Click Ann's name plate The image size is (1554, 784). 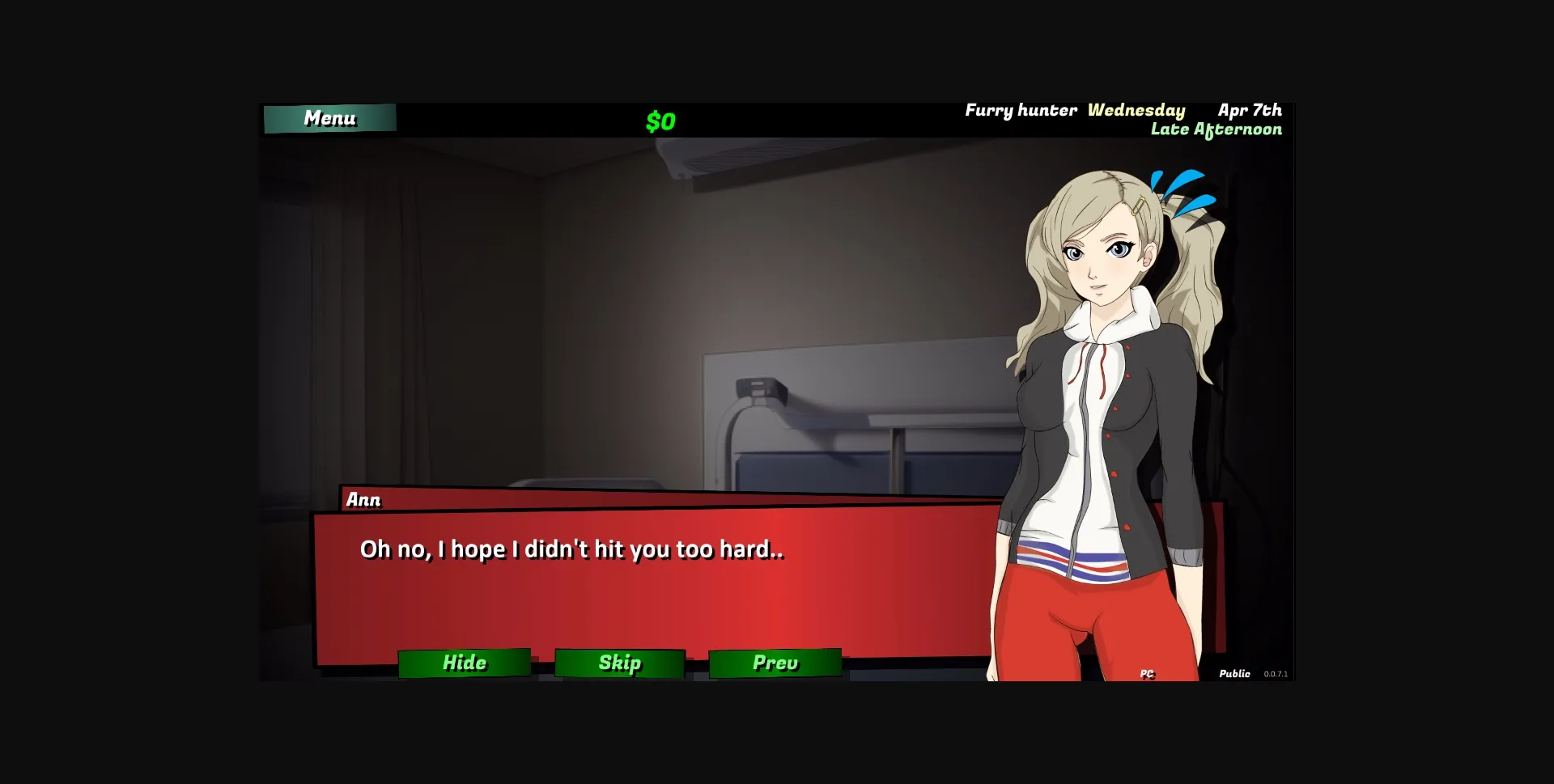click(362, 500)
